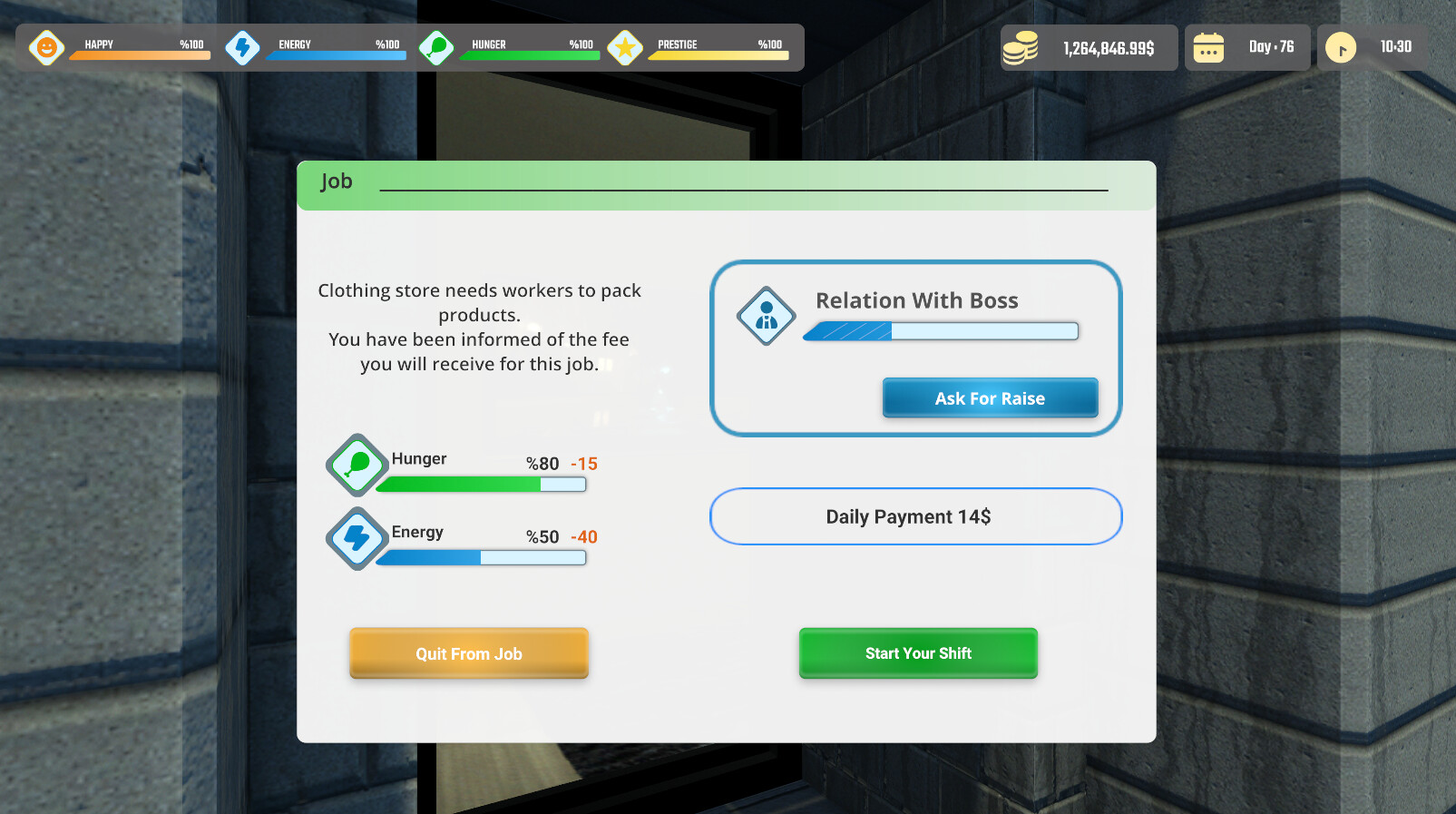The image size is (1456, 814).
Task: Click the Prestige star icon
Action: click(625, 47)
